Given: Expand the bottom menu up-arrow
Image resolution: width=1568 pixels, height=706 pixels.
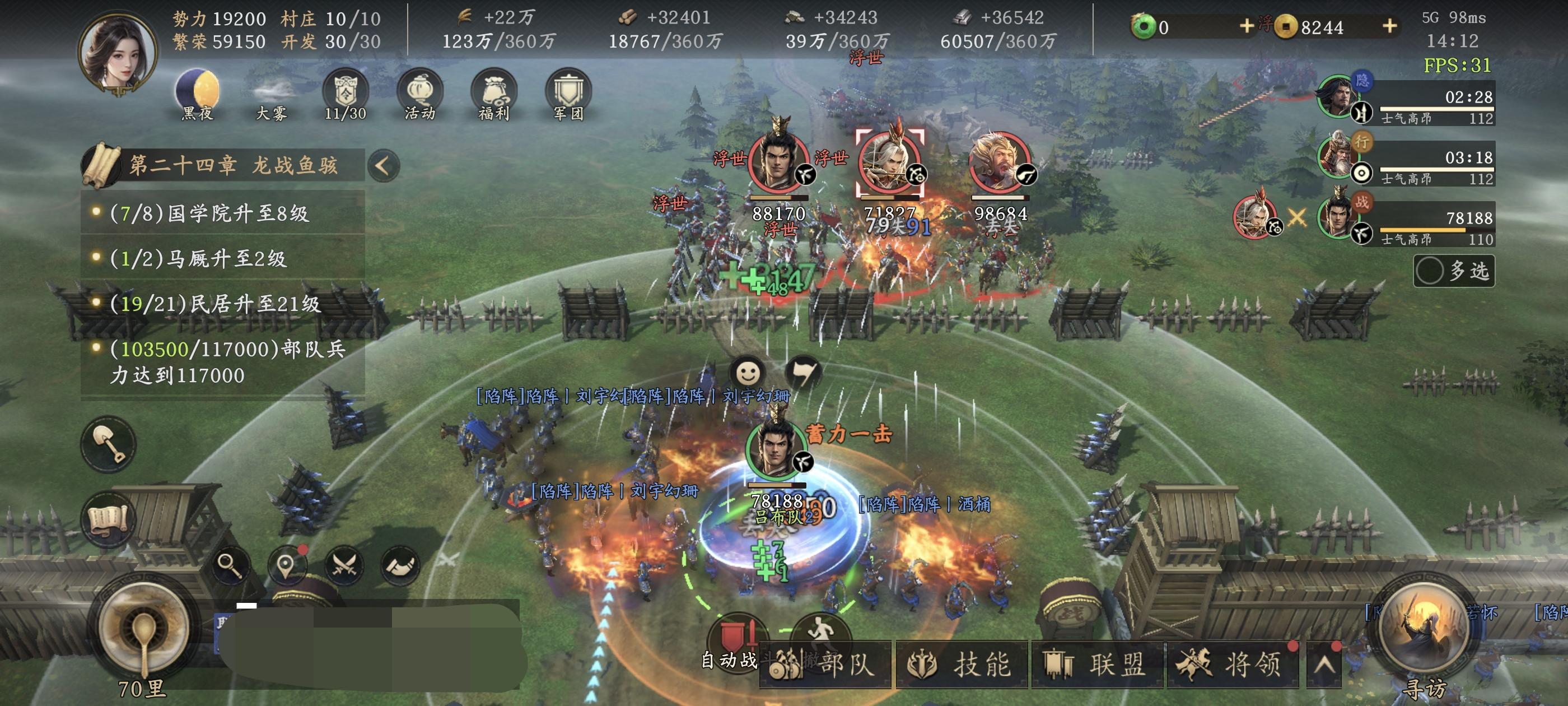Looking at the screenshot, I should (1324, 665).
